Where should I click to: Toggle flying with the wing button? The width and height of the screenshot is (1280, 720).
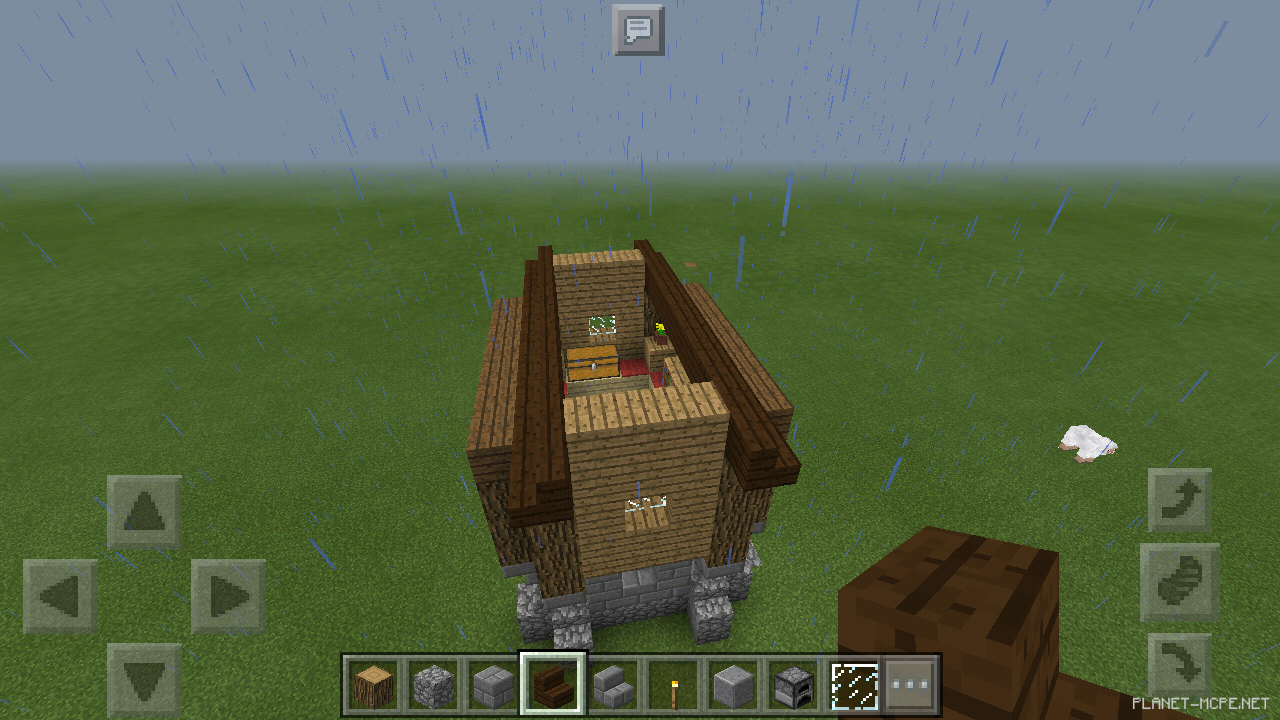pos(1180,582)
